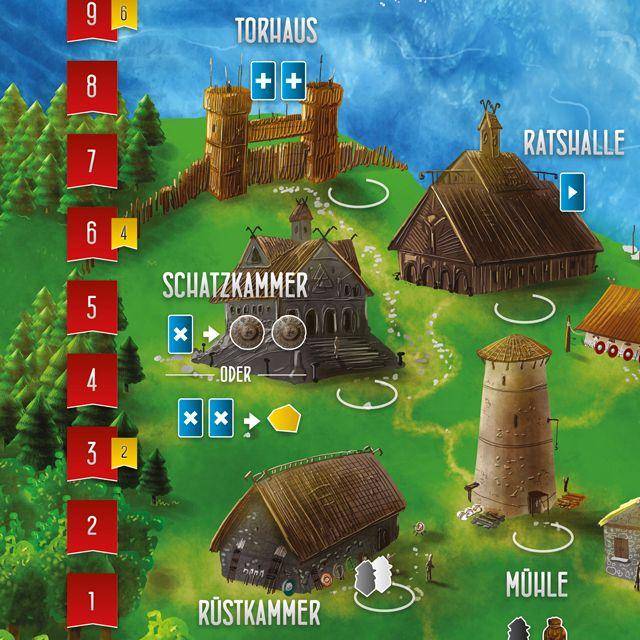The height and width of the screenshot is (640, 640).
Task: Click the Ratshalle blue arrow icon
Action: [x=573, y=191]
